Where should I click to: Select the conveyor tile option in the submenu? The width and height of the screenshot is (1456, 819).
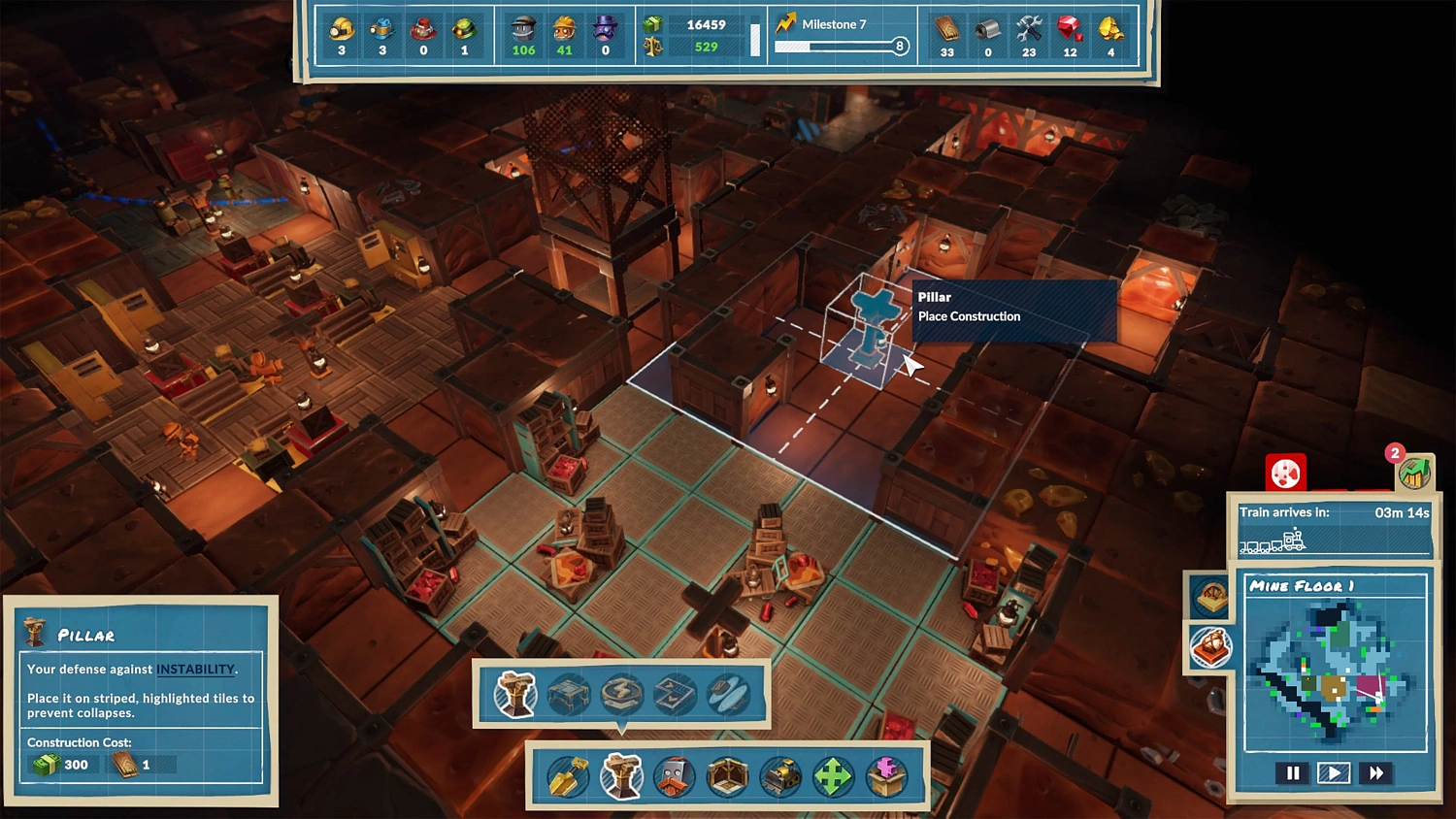click(x=673, y=694)
